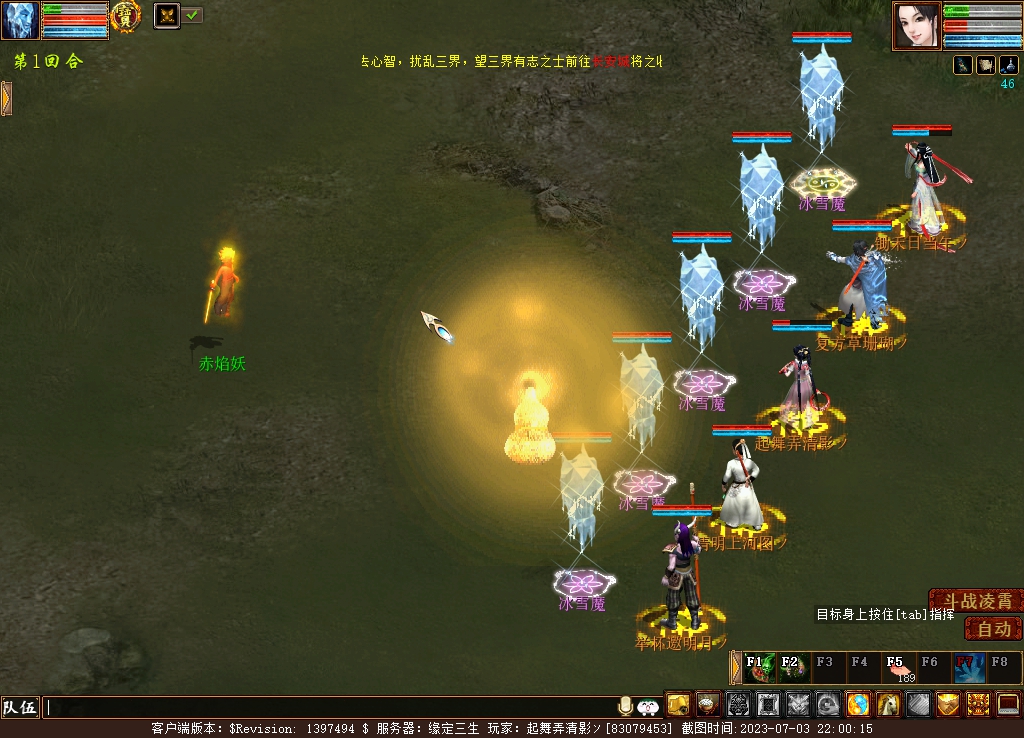The width and height of the screenshot is (1024, 738).
Task: Toggle the green checkmark button
Action: coord(192,15)
